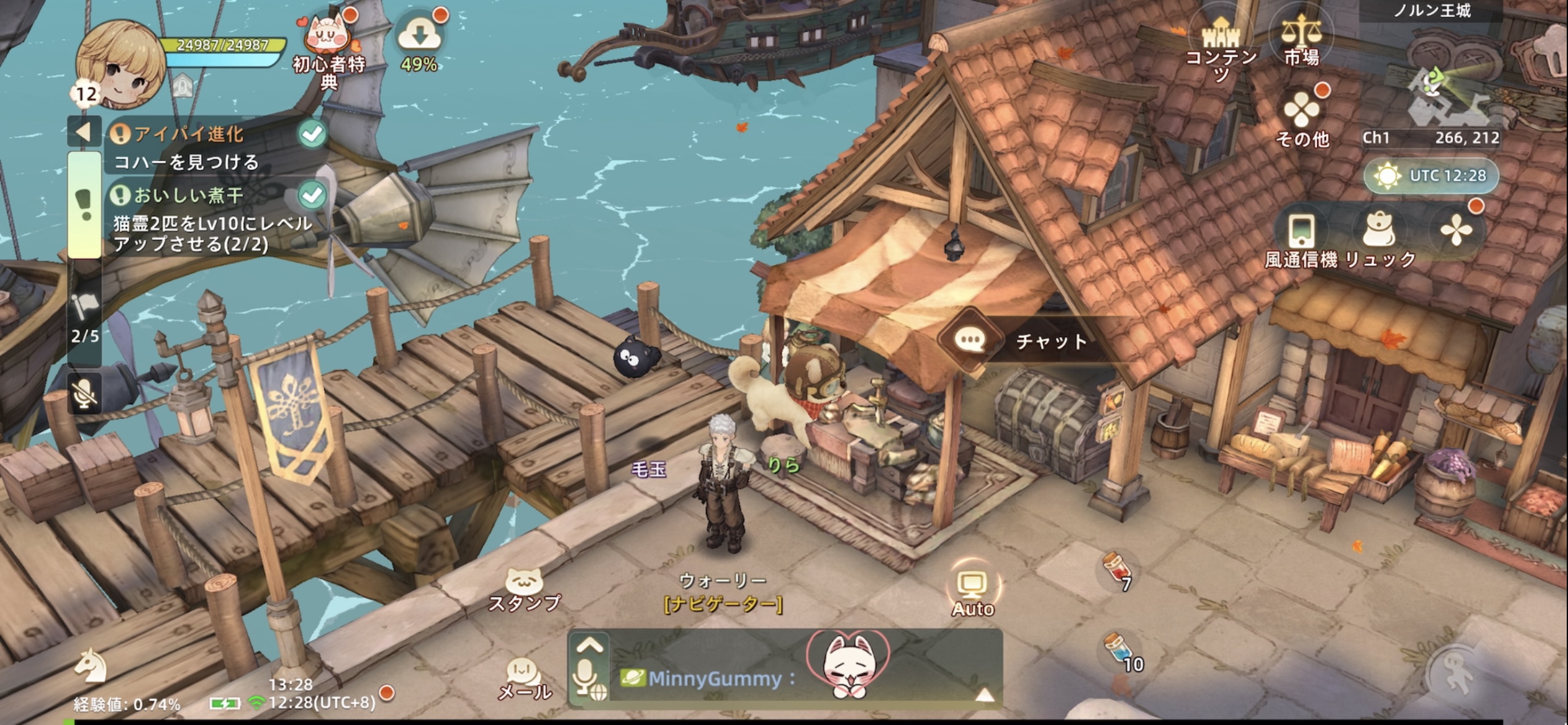Use the blue potion quick slot

point(1121,652)
